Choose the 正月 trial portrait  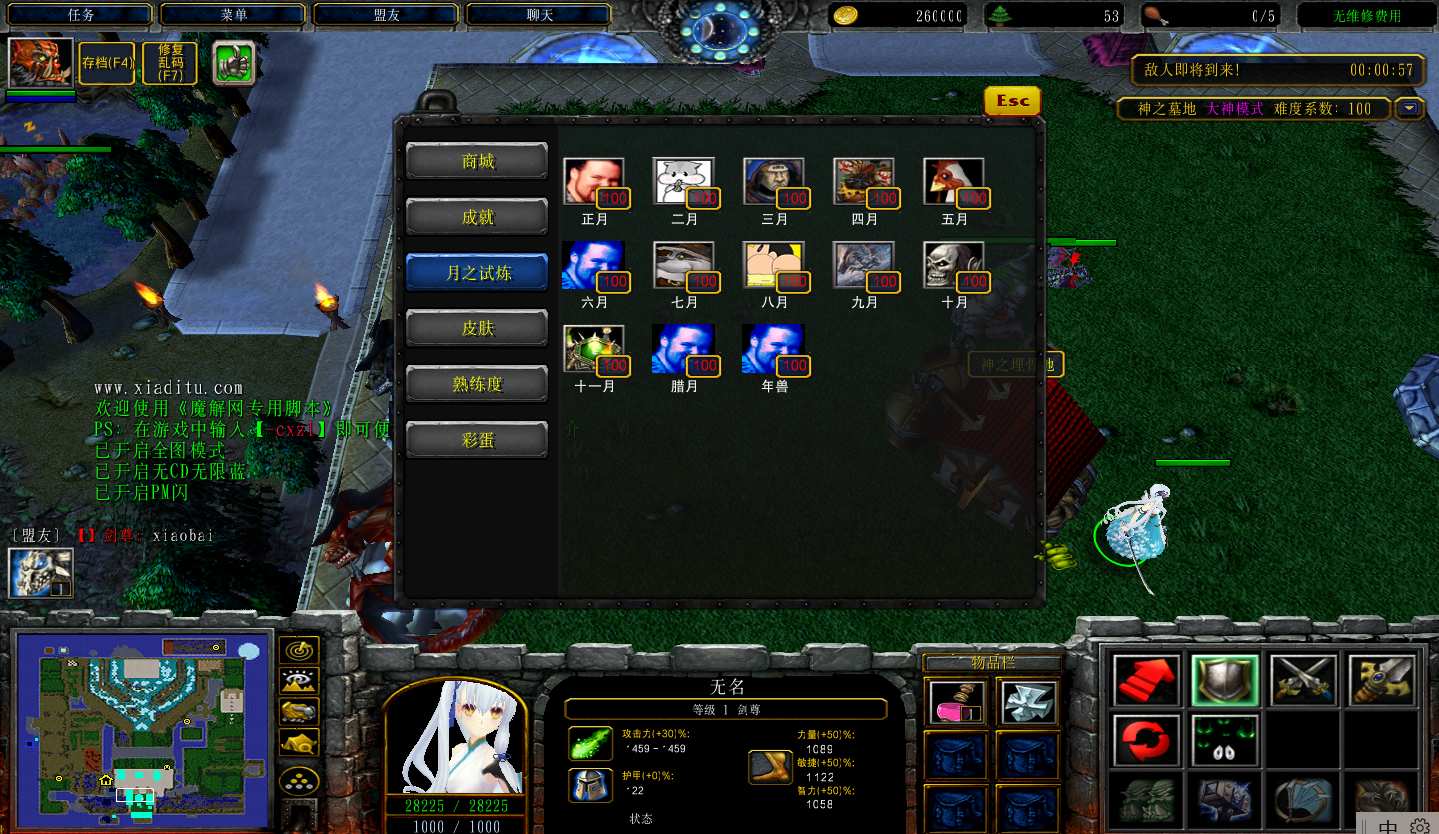(x=593, y=182)
